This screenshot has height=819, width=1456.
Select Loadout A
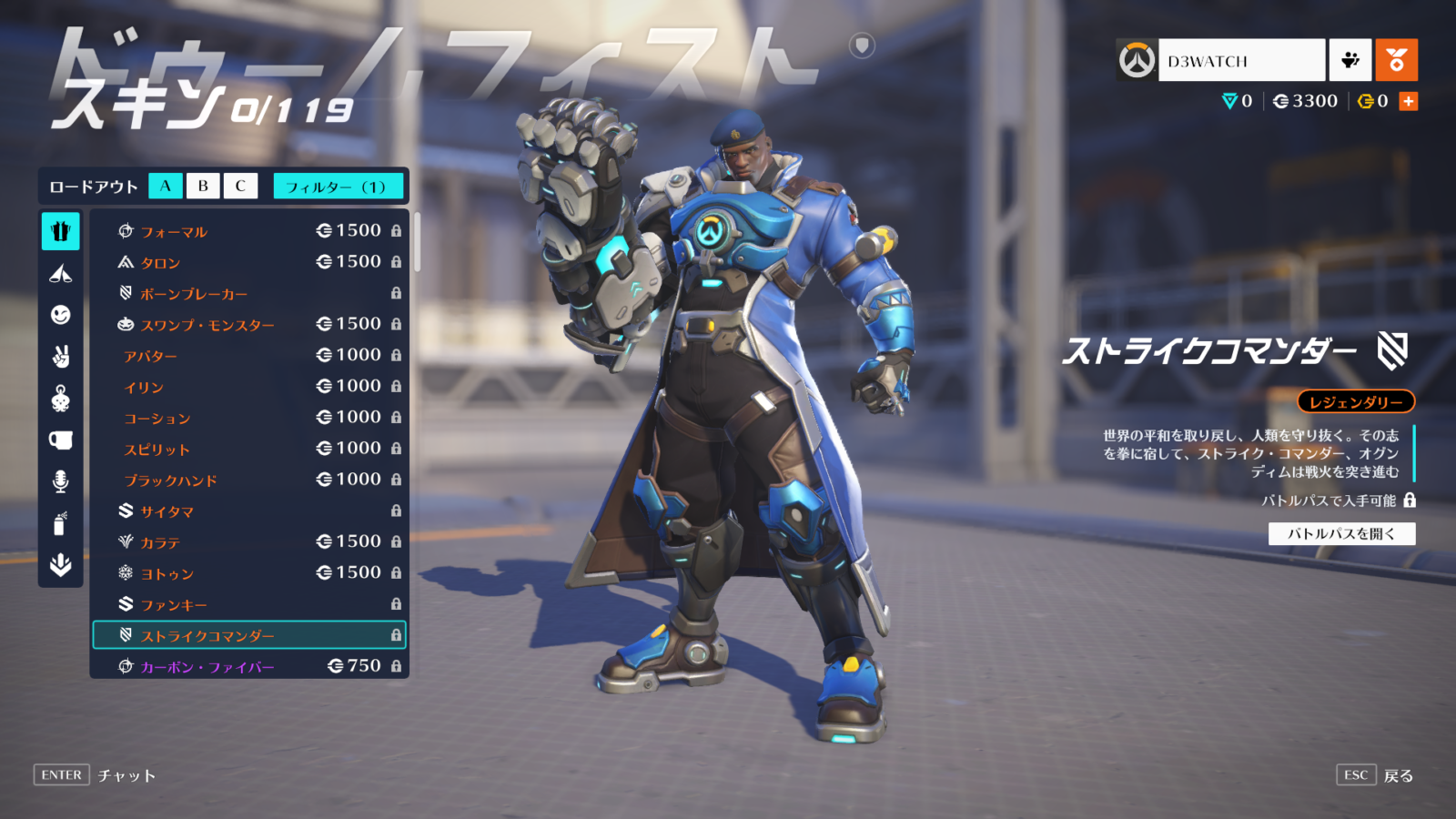tap(166, 186)
